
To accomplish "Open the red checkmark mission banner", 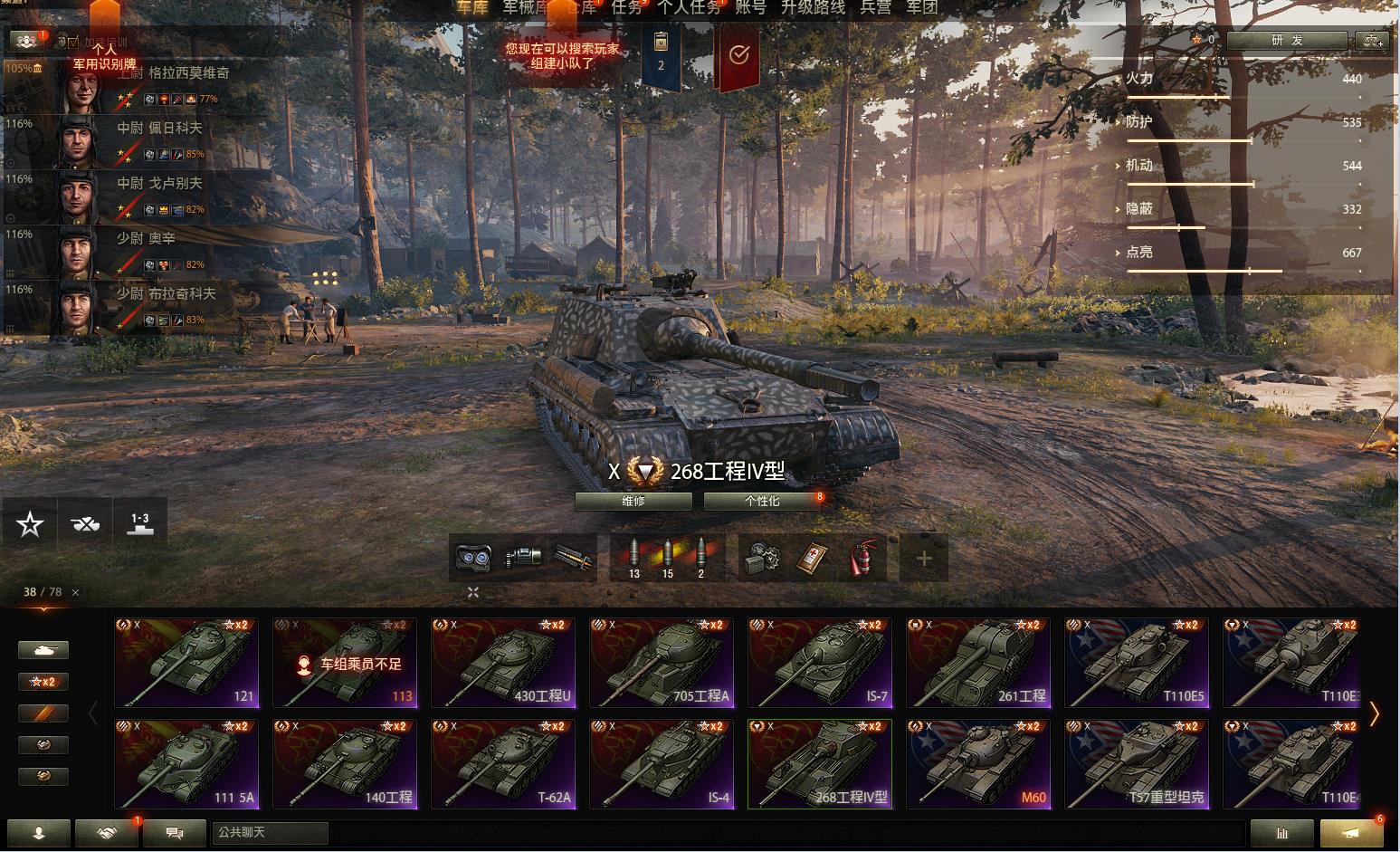I will (x=738, y=56).
